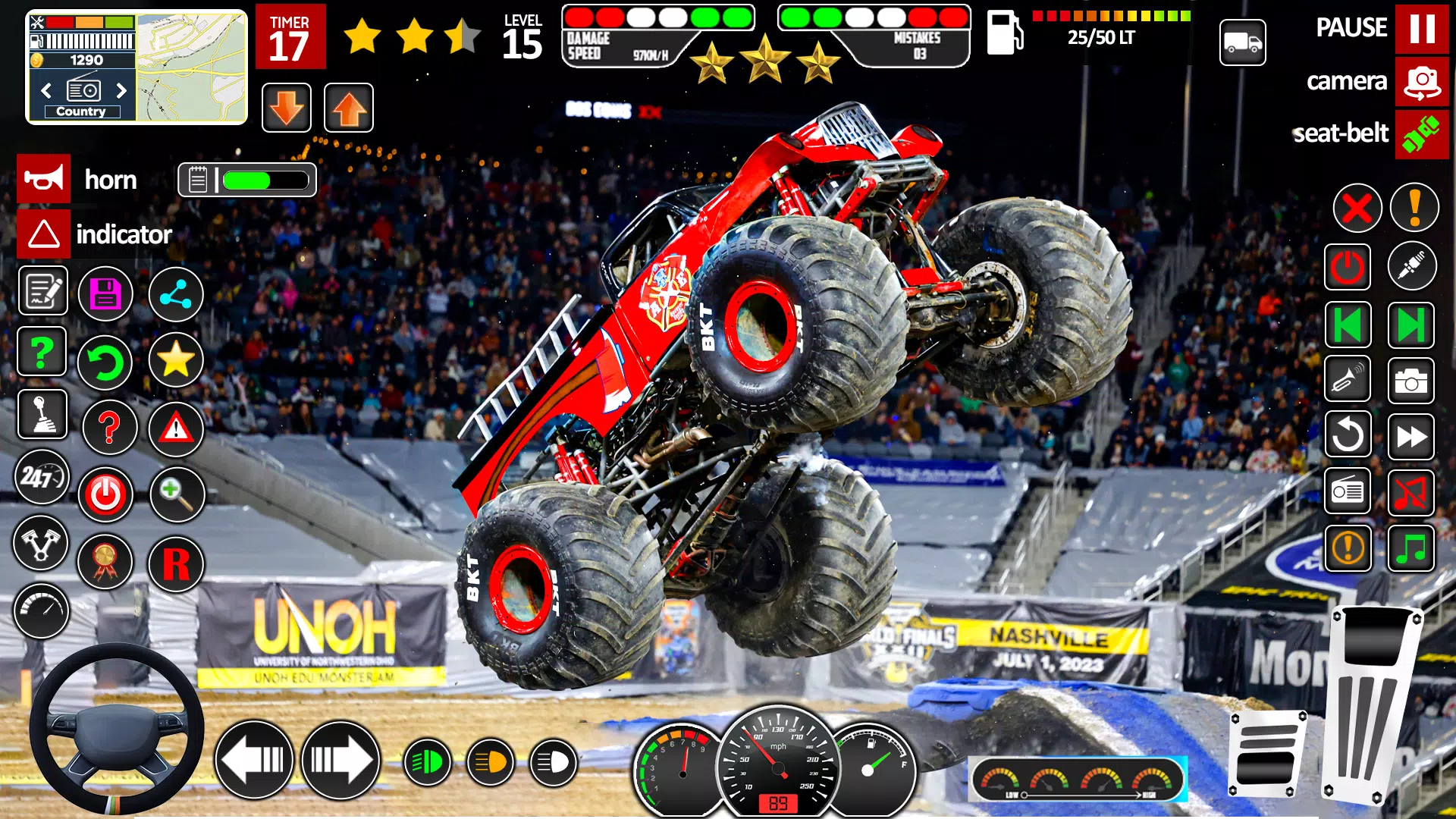The image size is (1456, 819).
Task: Select the Country radio station label
Action: tap(82, 111)
